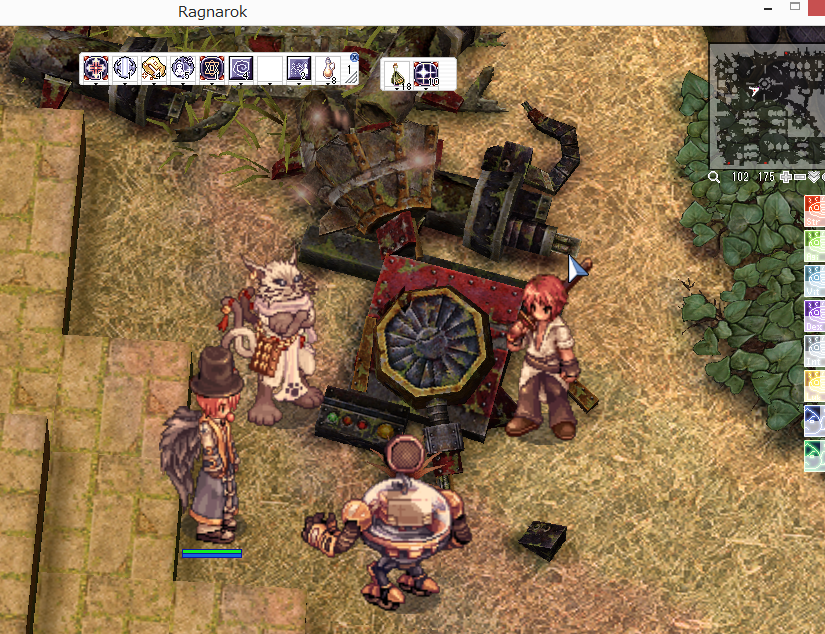Use the green bottle item with count 18
The height and width of the screenshot is (634, 825).
(x=398, y=73)
